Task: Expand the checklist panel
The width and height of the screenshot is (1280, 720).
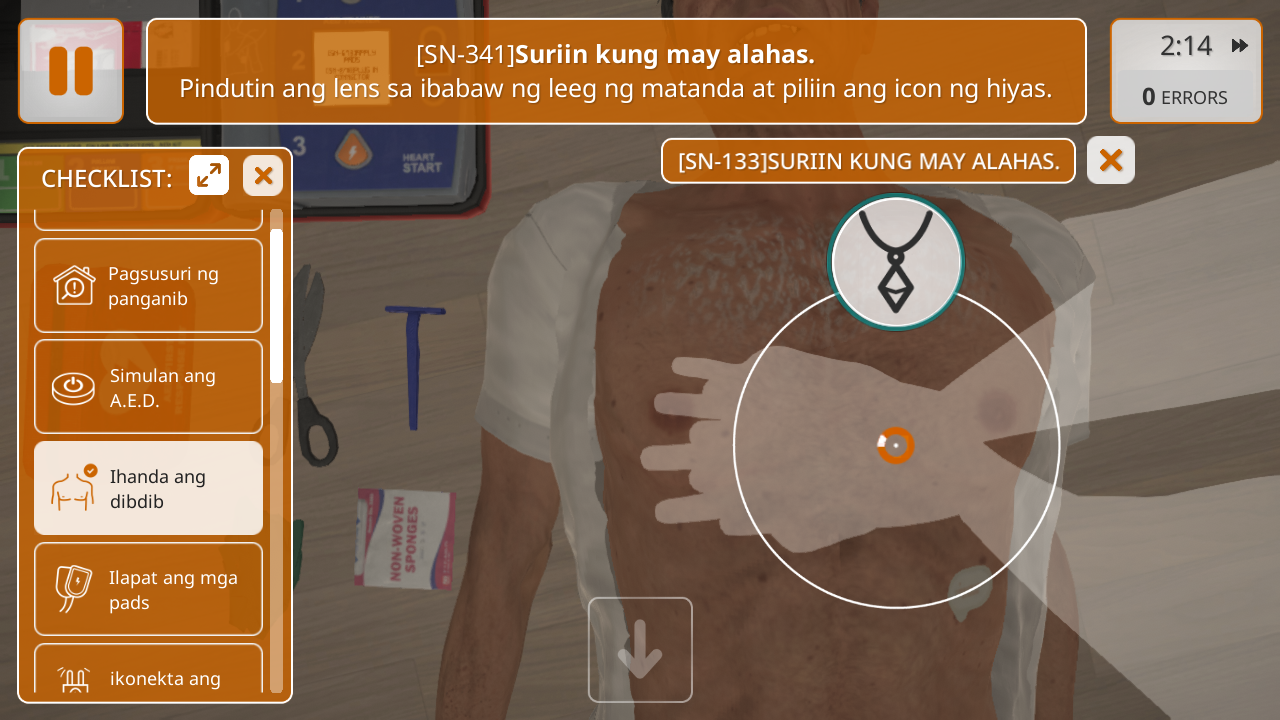Action: coord(209,176)
